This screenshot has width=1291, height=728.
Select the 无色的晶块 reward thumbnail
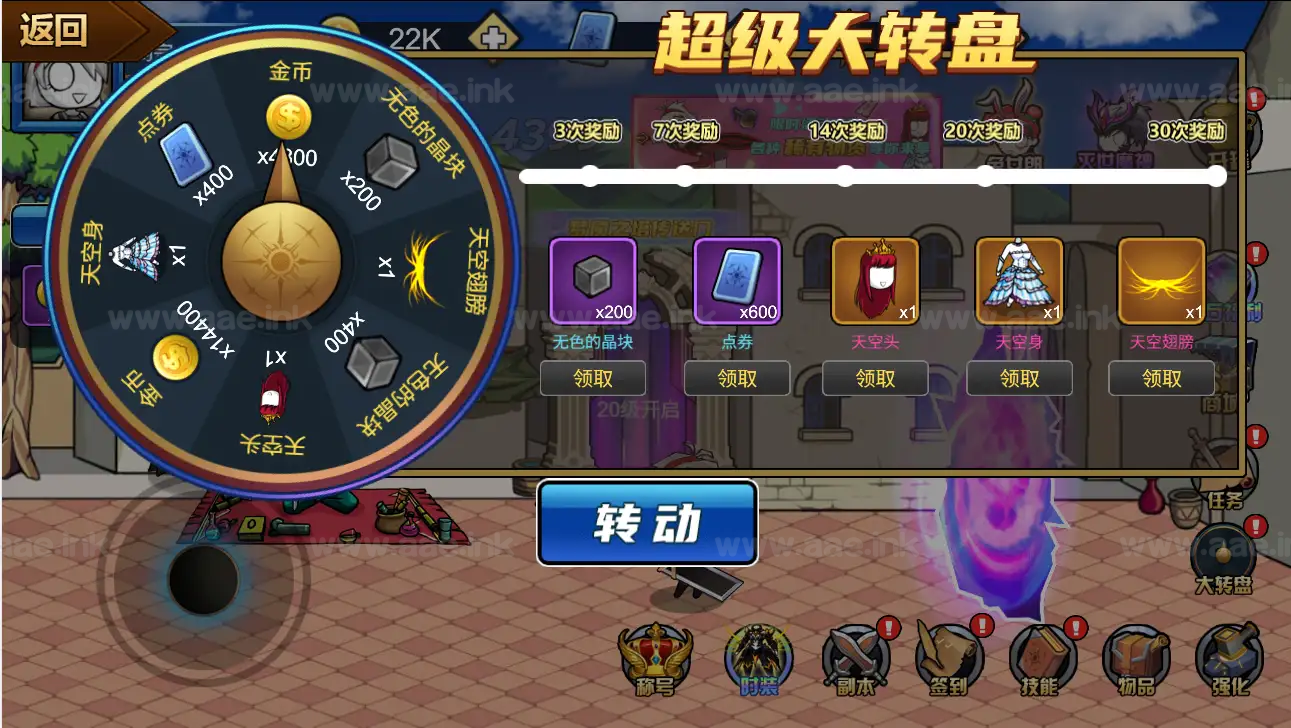click(592, 280)
